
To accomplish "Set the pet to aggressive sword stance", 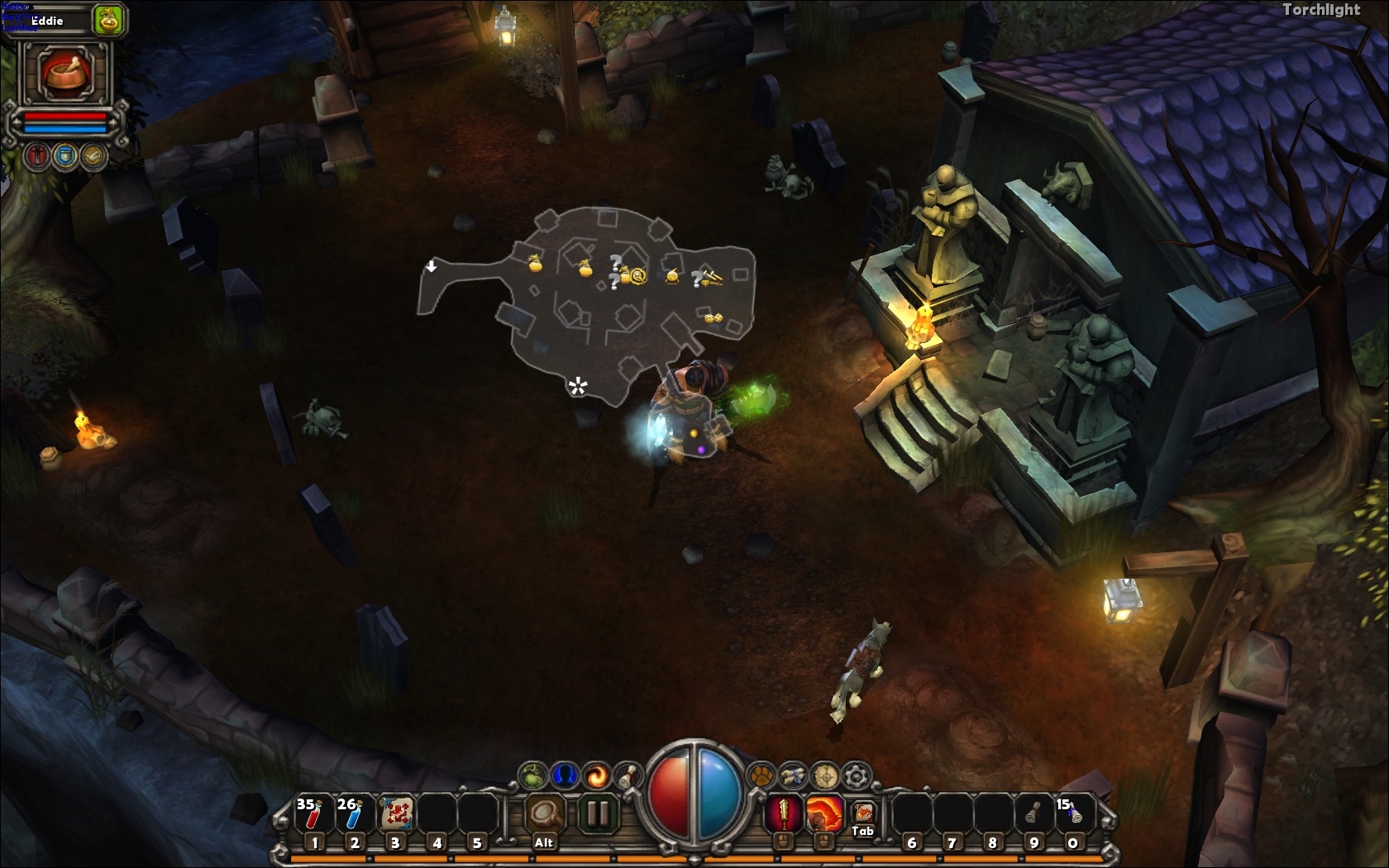I will (37, 155).
